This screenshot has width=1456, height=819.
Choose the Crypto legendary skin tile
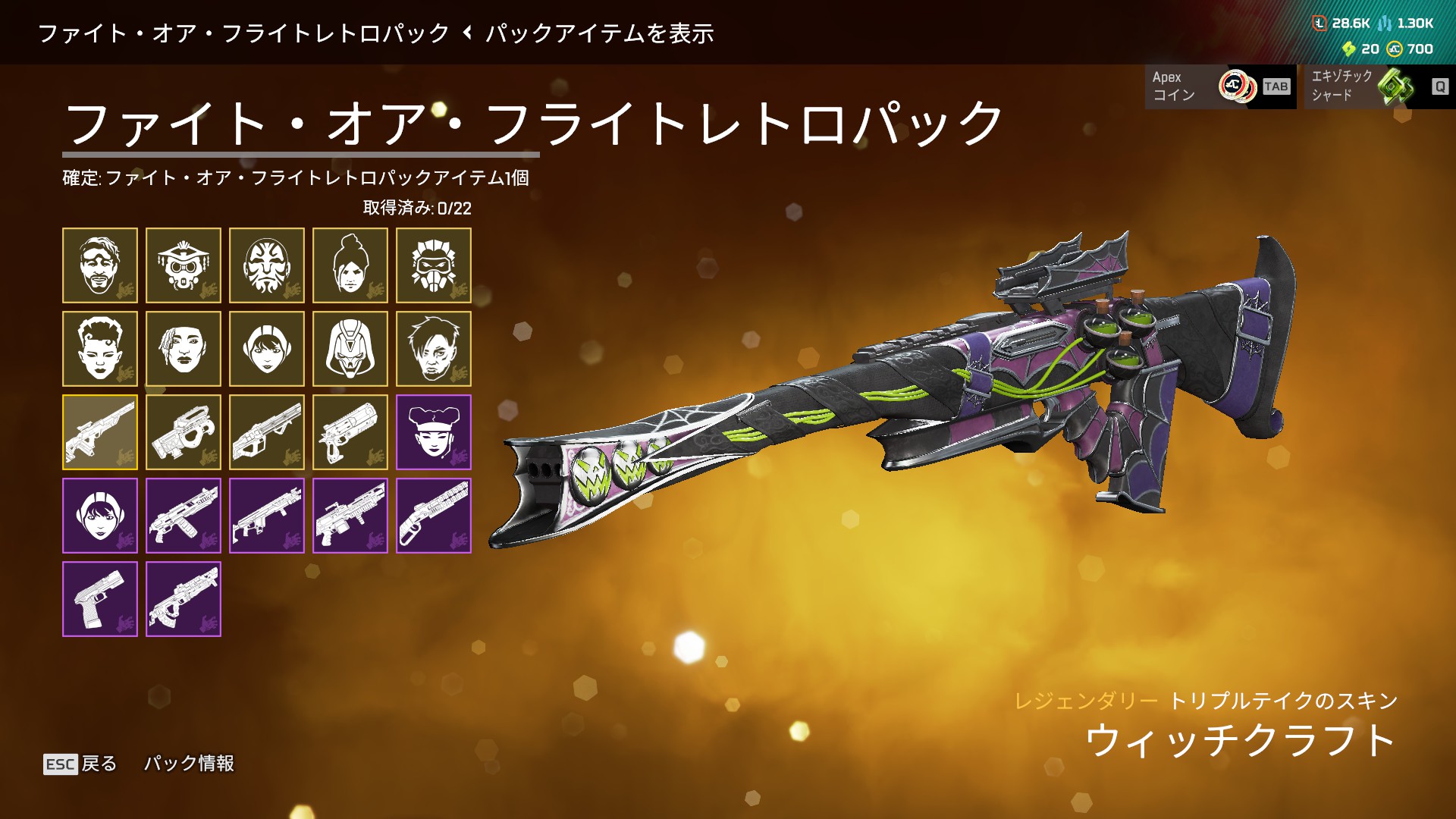434,349
